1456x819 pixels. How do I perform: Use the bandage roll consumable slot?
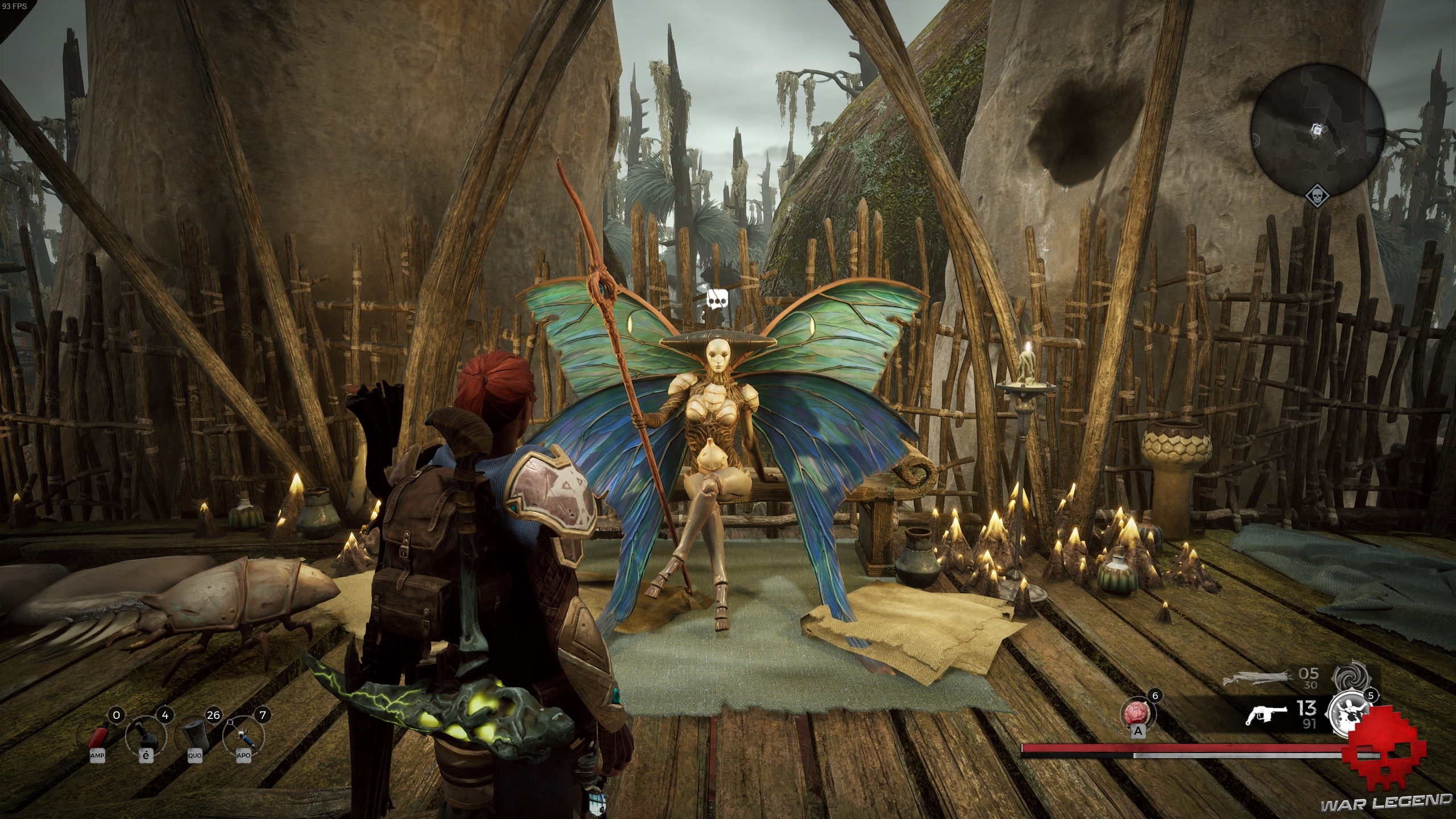tap(195, 737)
